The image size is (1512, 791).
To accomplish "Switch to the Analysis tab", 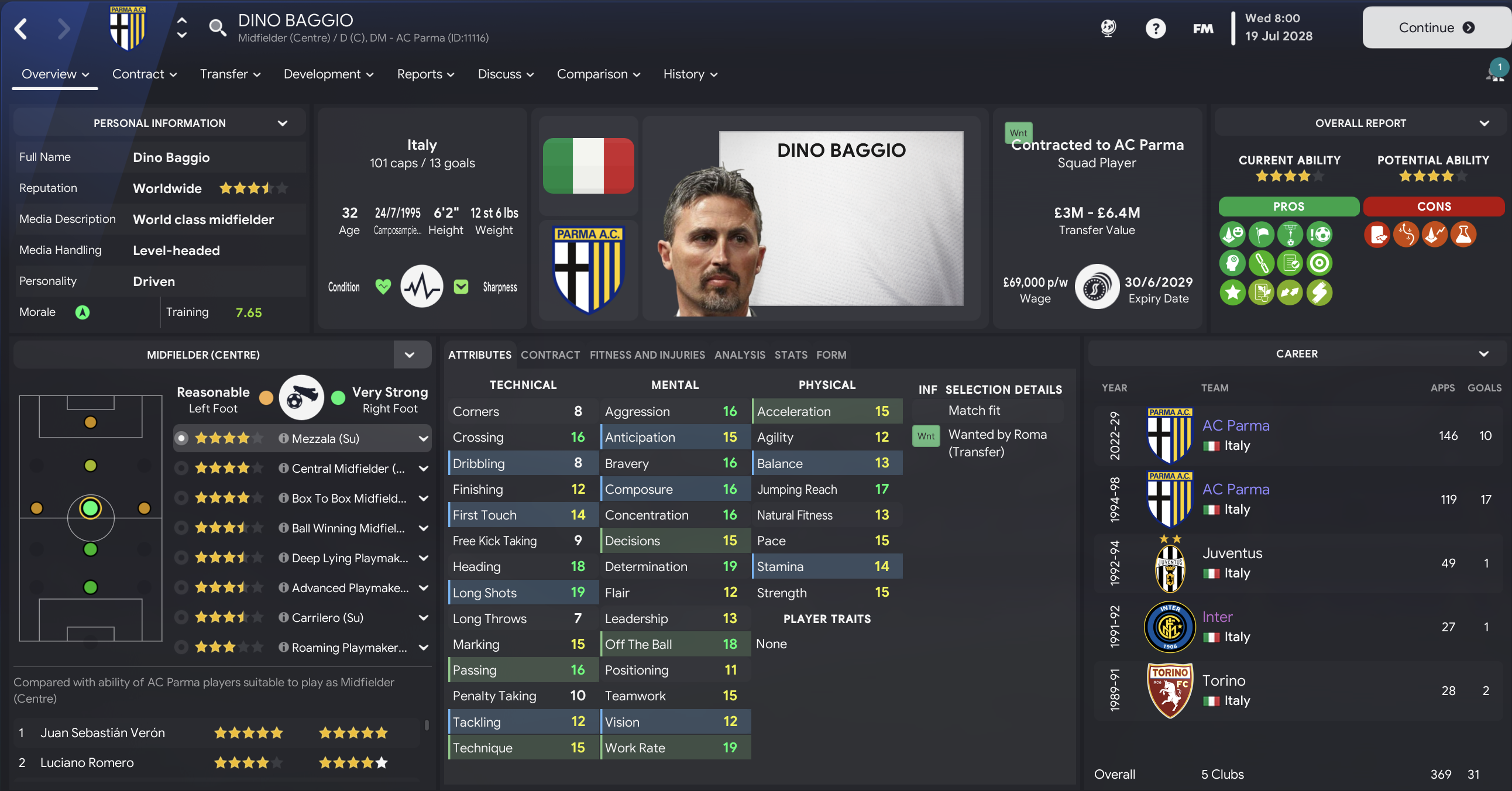I will (740, 355).
